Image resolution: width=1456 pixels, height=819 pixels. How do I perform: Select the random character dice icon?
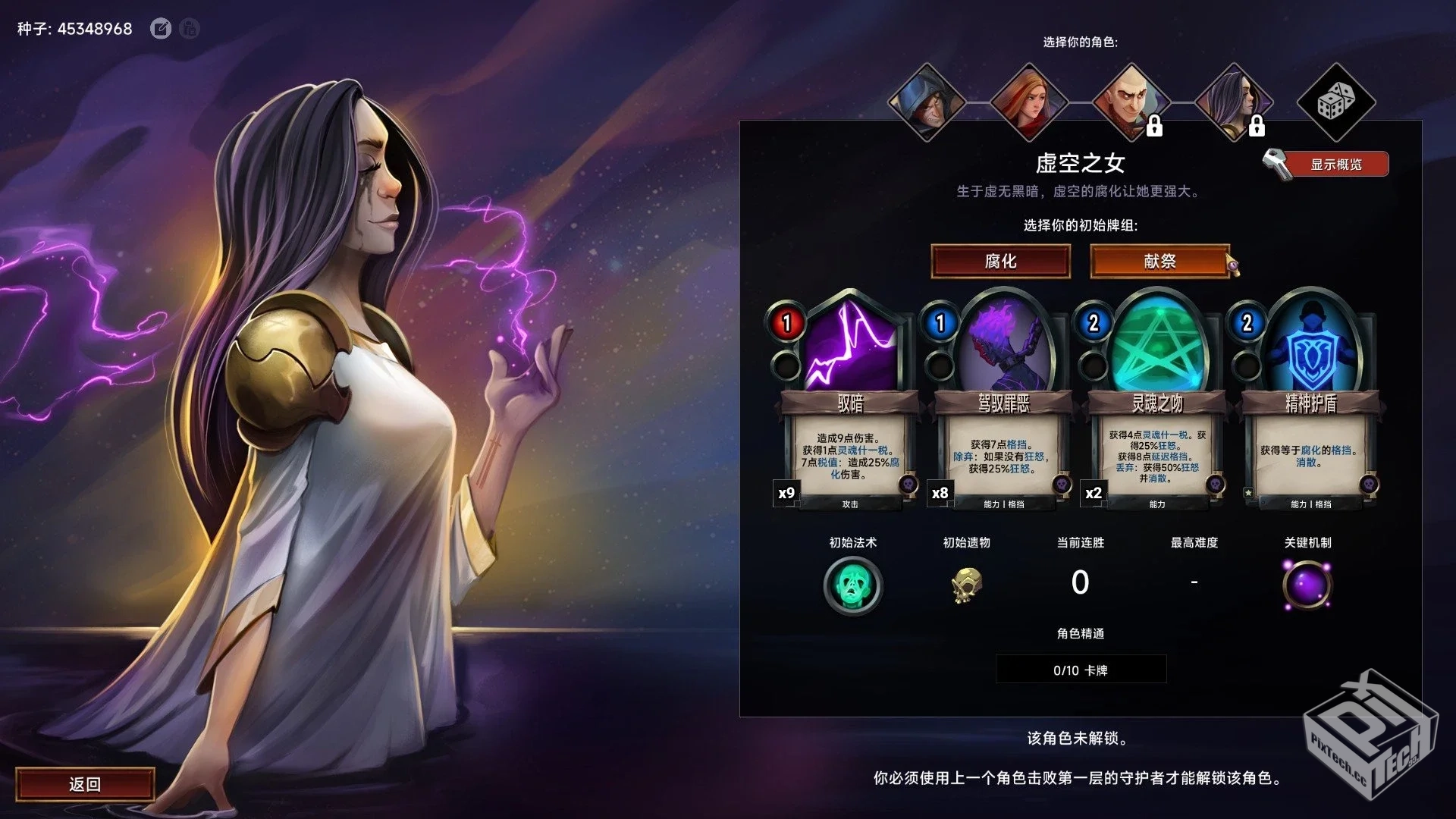coord(1338,102)
